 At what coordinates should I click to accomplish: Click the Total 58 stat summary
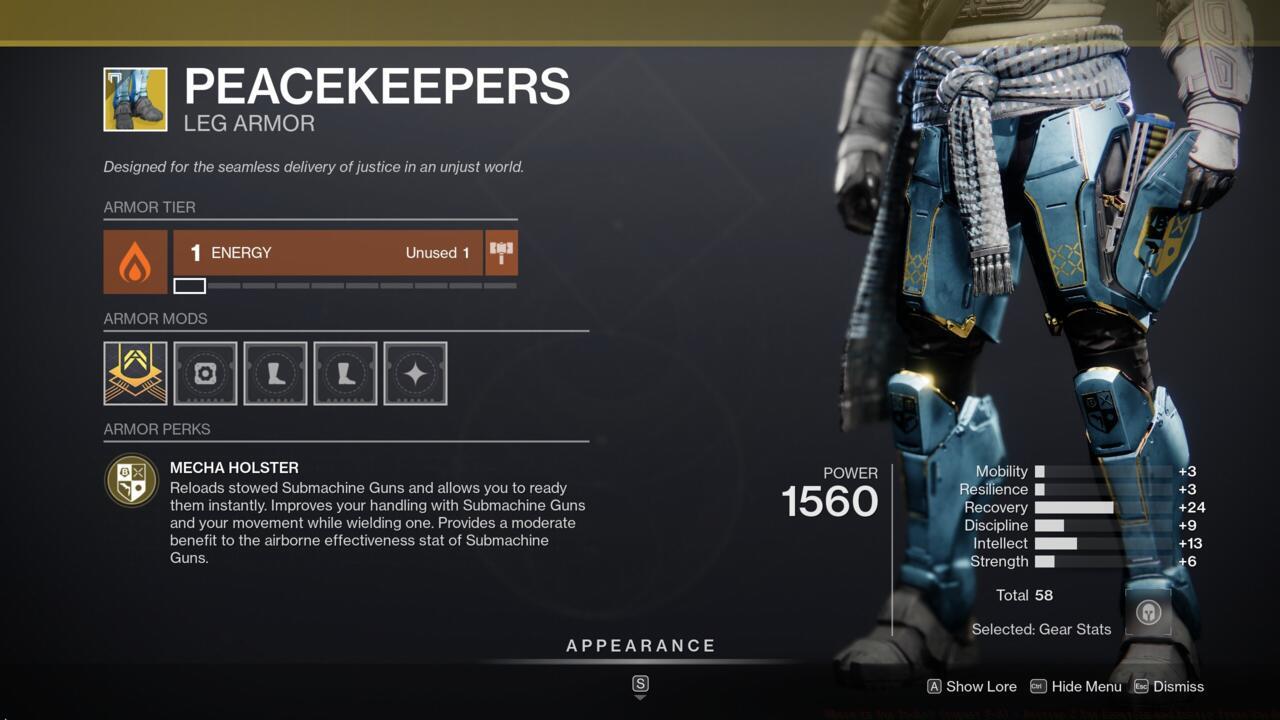point(1024,595)
